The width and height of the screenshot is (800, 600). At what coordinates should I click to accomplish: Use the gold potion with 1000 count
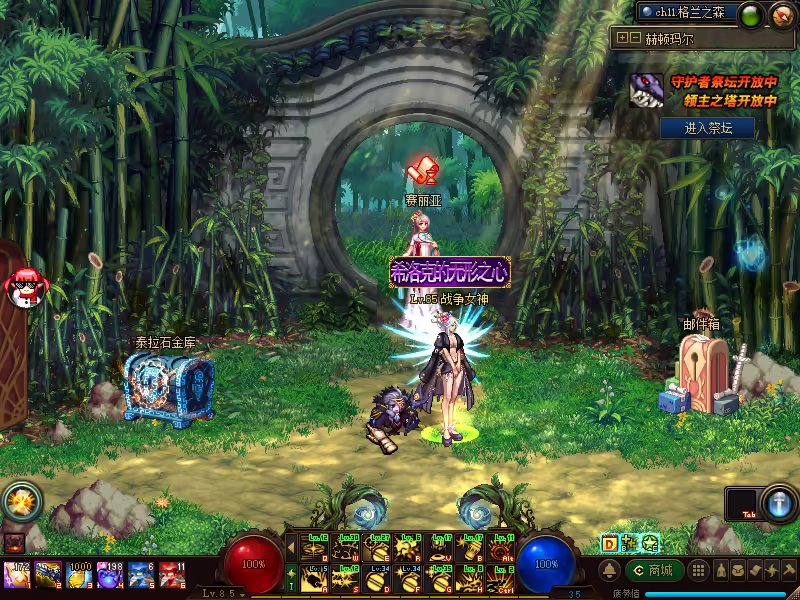click(79, 574)
